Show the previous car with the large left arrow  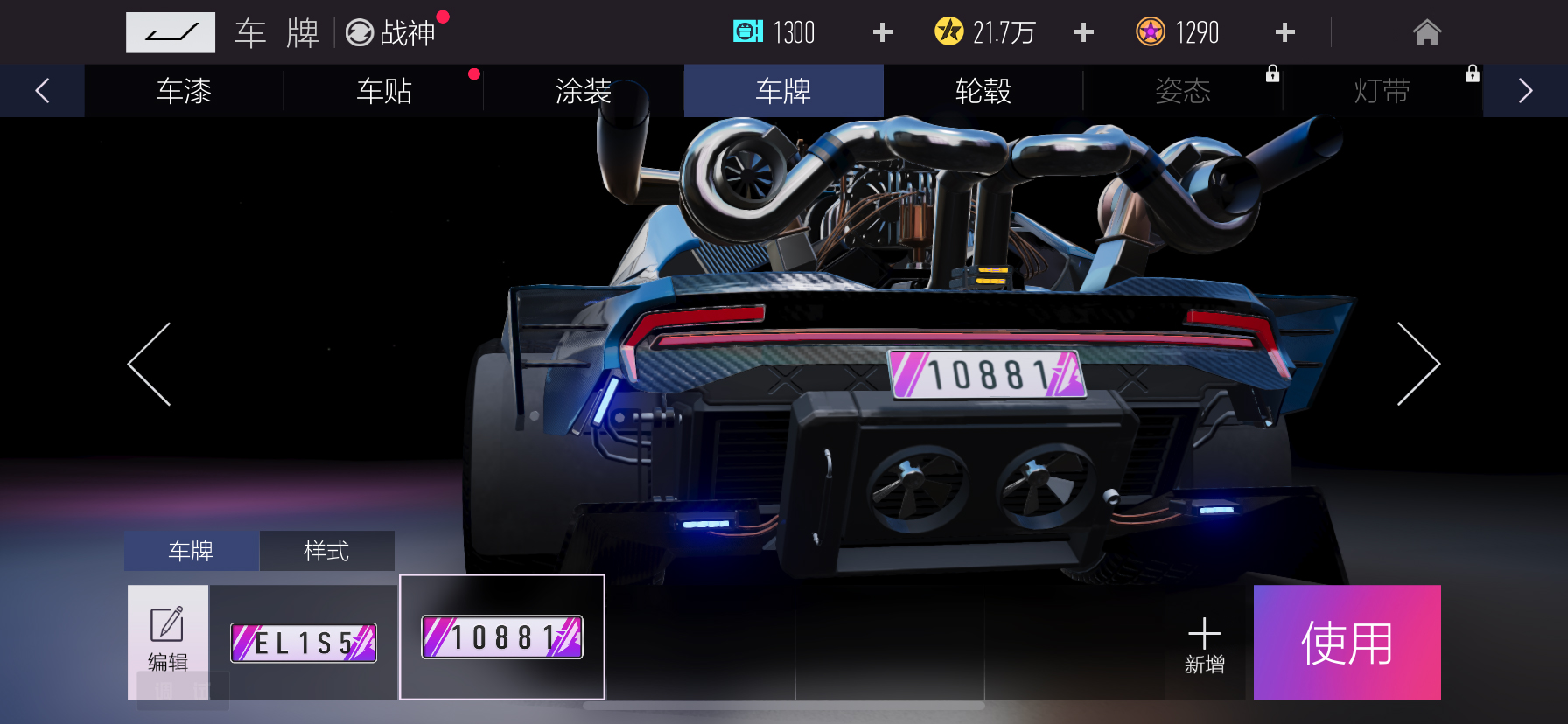point(150,364)
